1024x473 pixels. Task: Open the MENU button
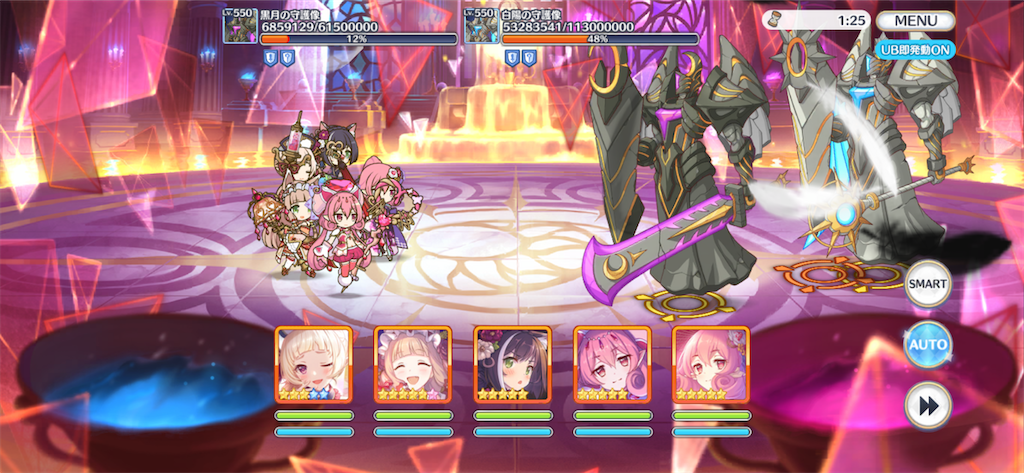click(x=915, y=20)
